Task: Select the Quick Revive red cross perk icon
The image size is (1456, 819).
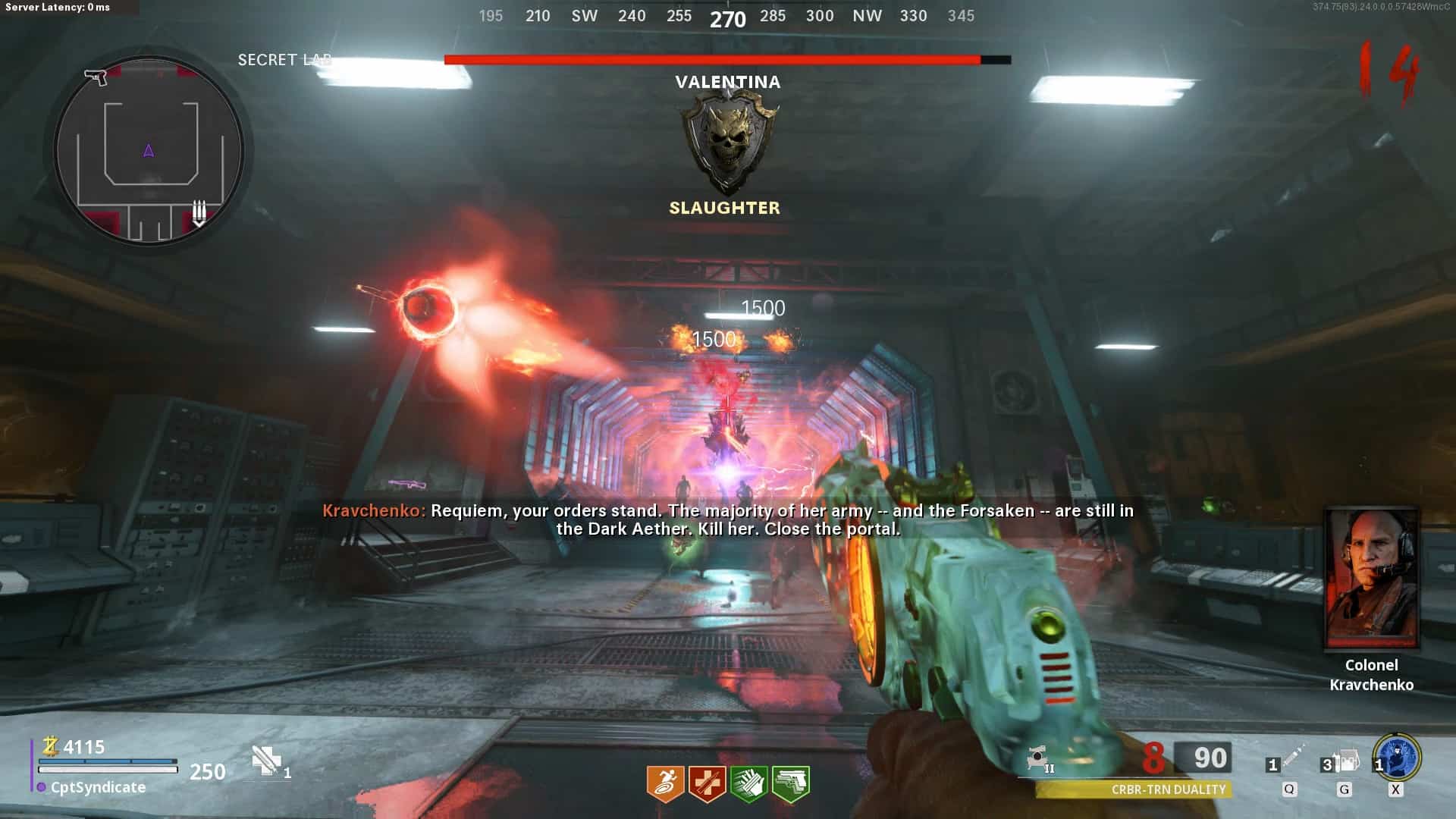Action: click(x=707, y=783)
